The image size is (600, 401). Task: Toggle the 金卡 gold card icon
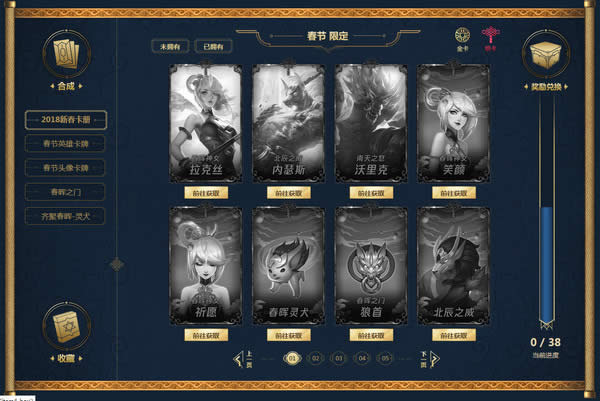(x=463, y=36)
